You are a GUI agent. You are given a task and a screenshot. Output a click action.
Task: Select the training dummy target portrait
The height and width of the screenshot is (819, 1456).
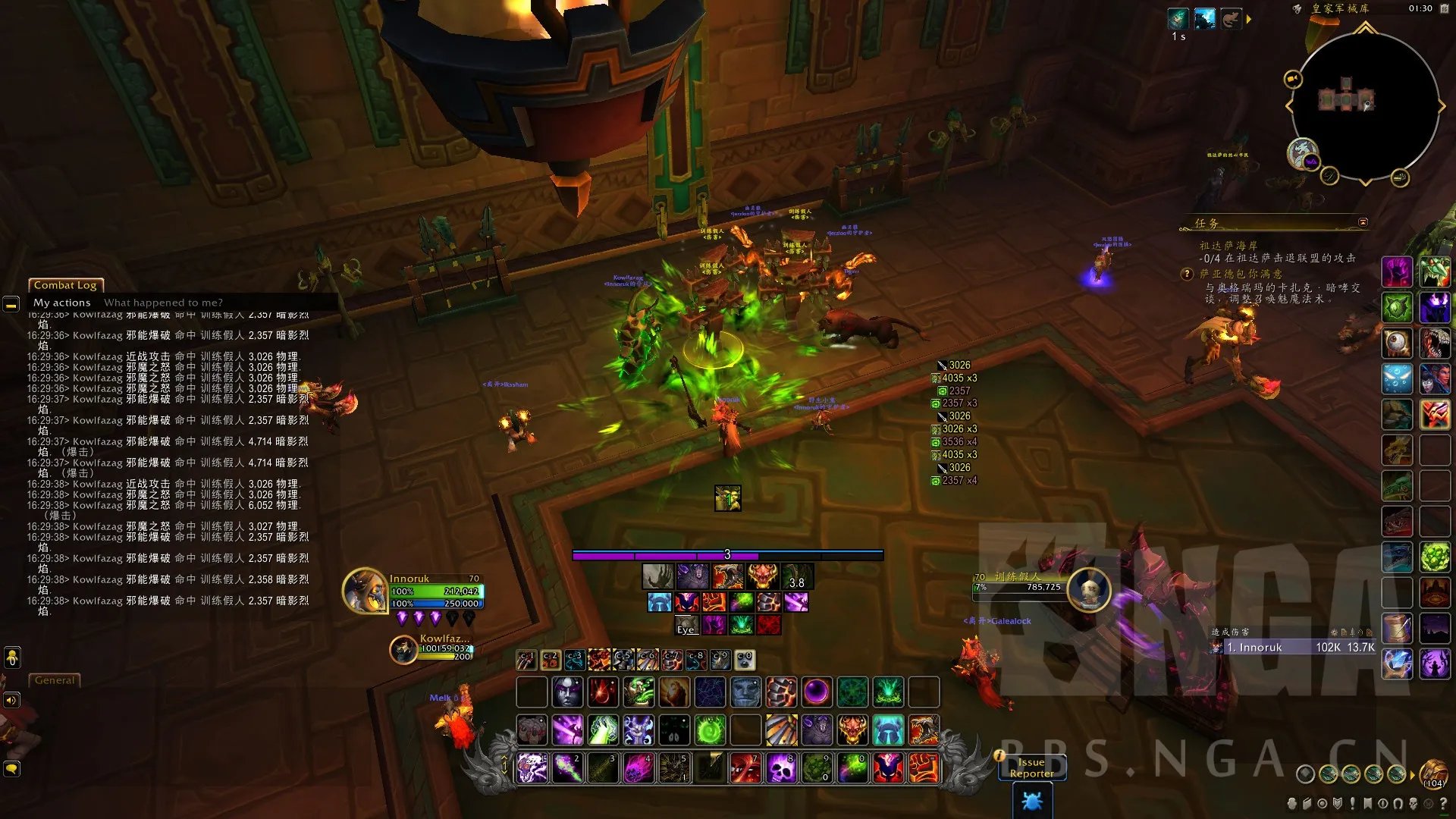(x=1089, y=590)
